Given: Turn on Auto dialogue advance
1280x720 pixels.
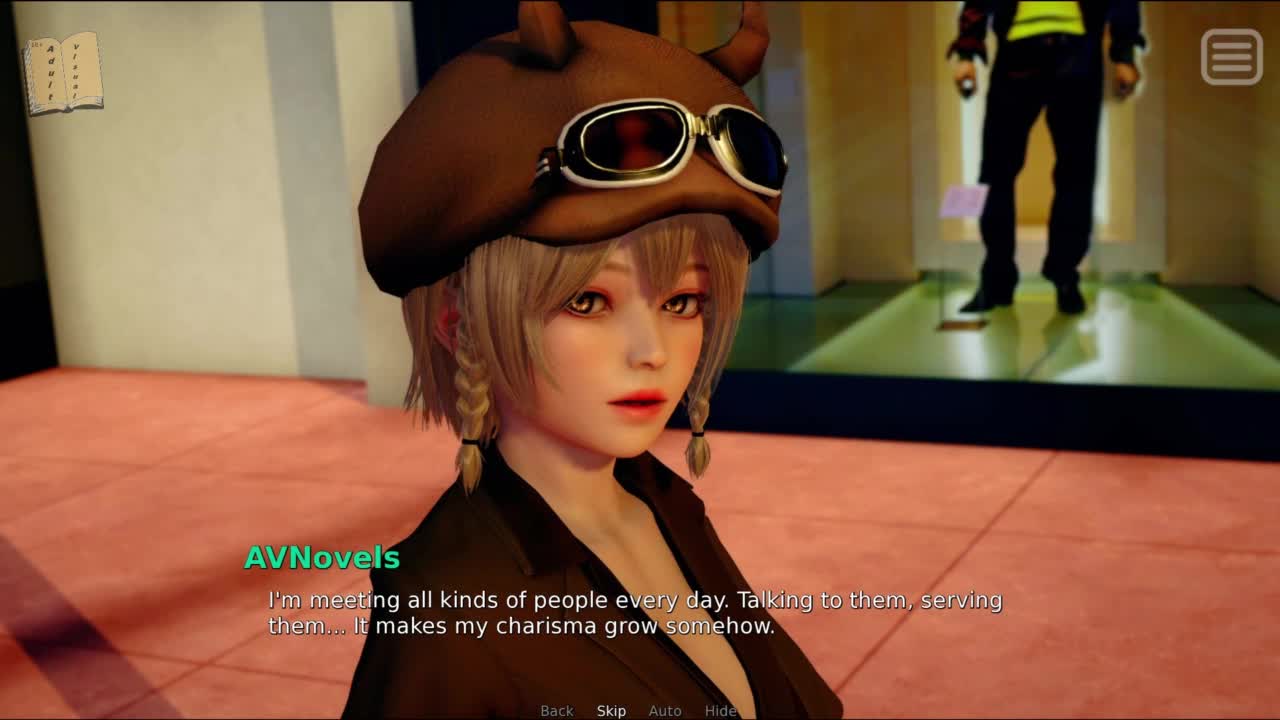Looking at the screenshot, I should click(x=665, y=711).
